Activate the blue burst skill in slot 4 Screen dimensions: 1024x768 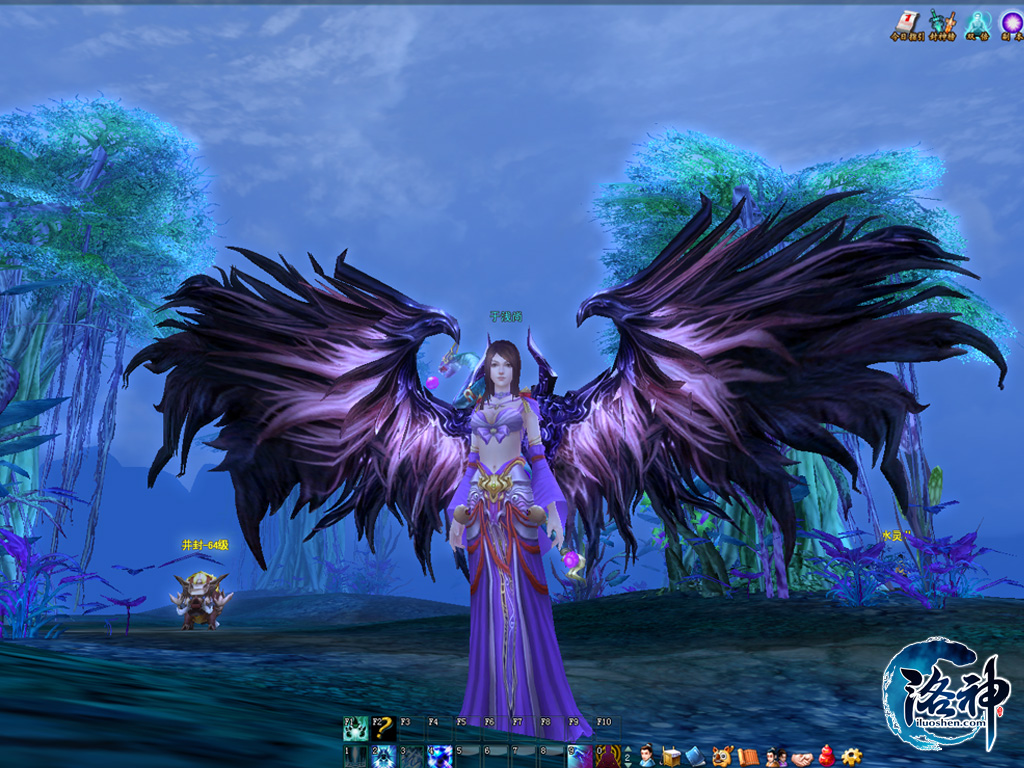[x=440, y=757]
